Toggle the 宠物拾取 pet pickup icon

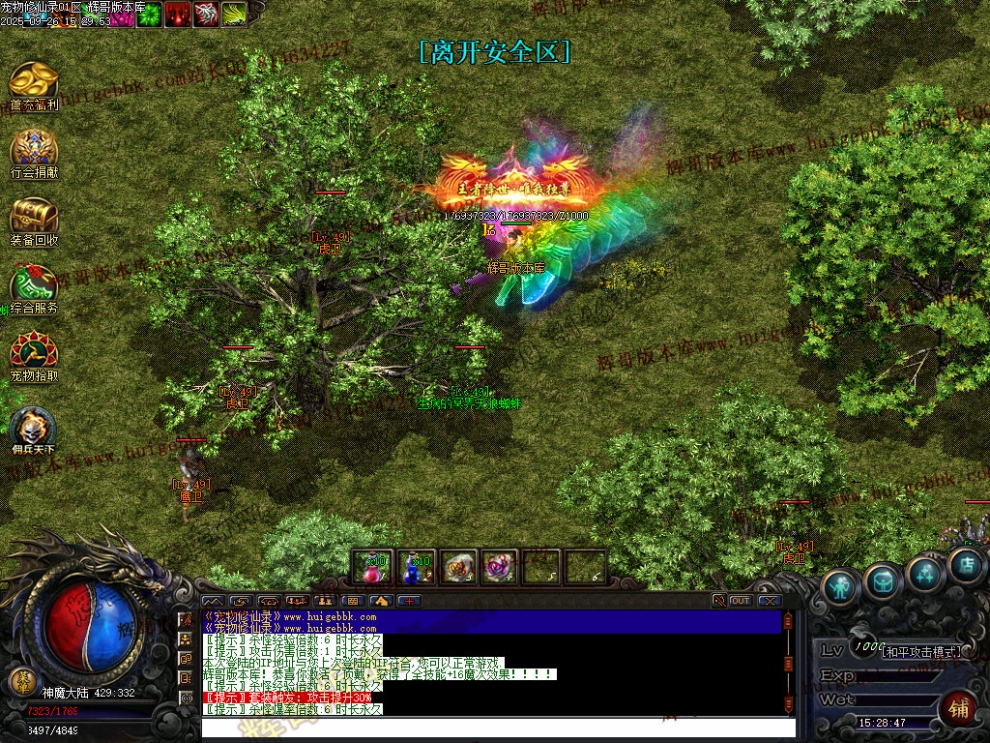[x=34, y=354]
